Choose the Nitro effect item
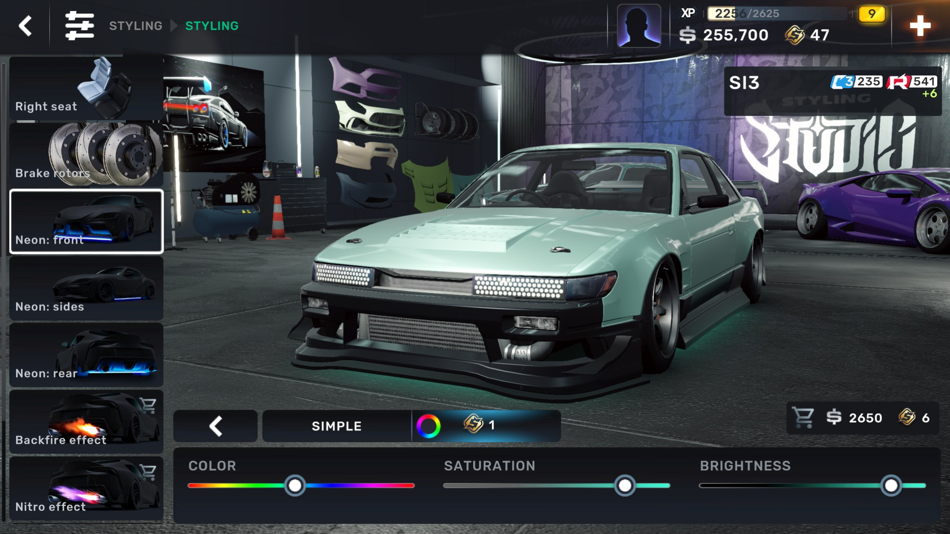Viewport: 950px width, 534px height. (86, 488)
